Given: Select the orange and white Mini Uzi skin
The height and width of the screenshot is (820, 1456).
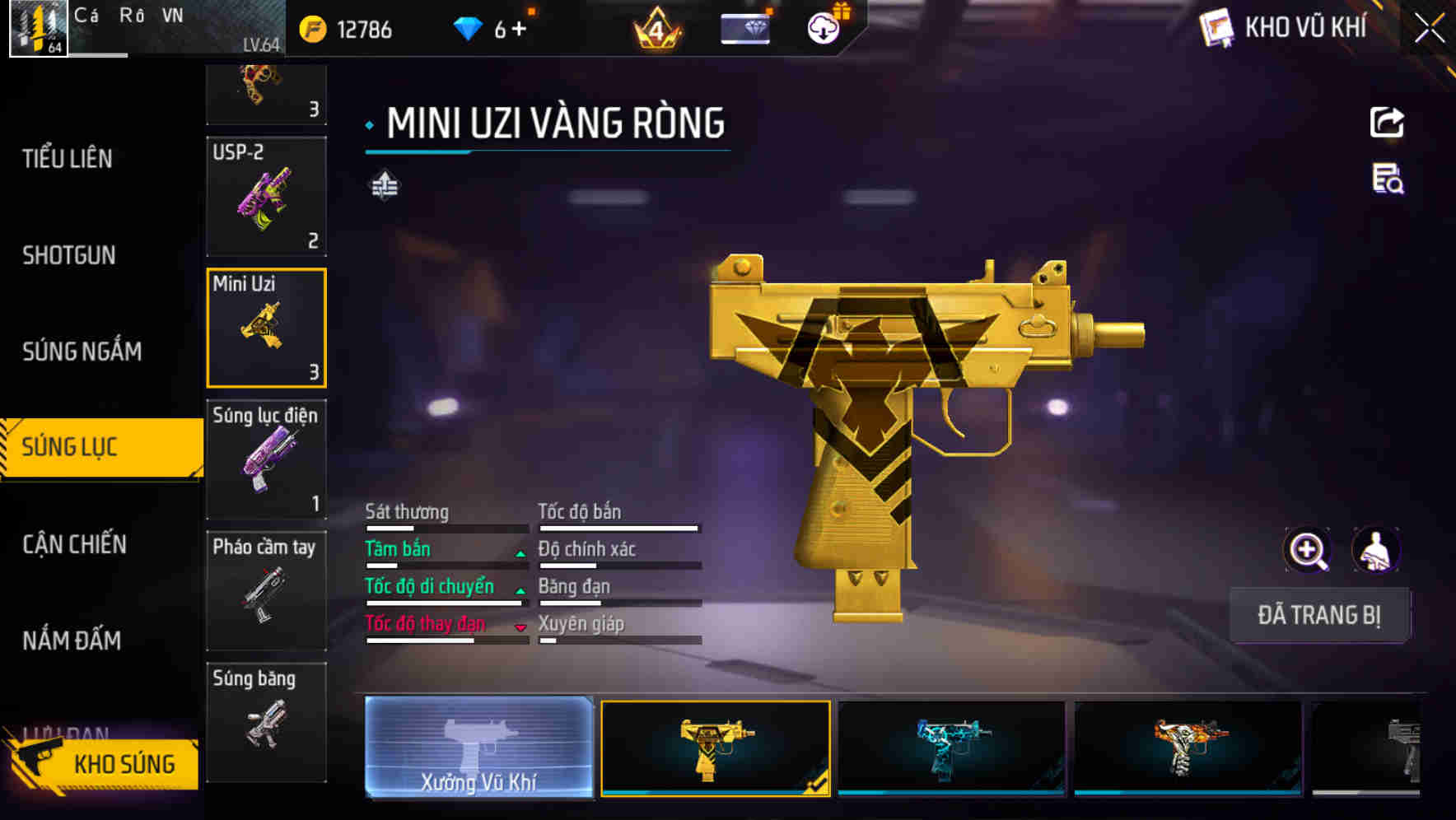Looking at the screenshot, I should click(1188, 748).
